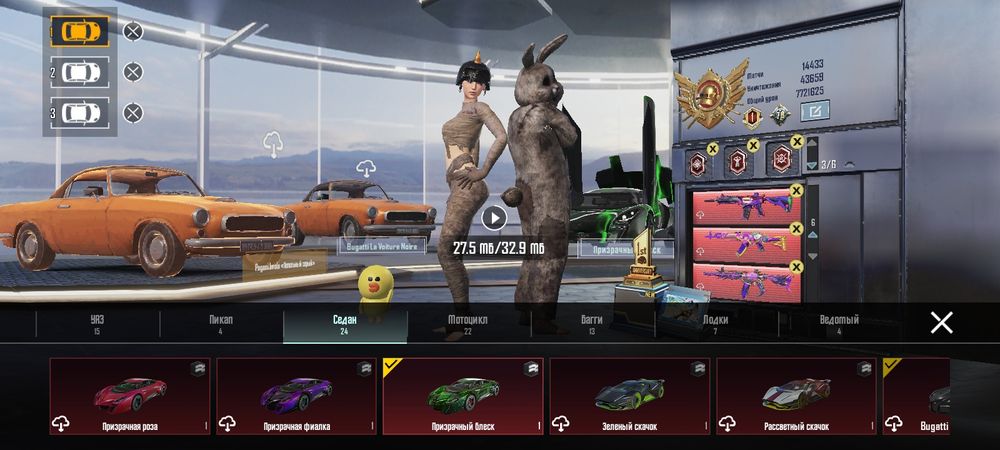Show the Багги vehicle category
This screenshot has height=450, width=1000.
[x=592, y=324]
